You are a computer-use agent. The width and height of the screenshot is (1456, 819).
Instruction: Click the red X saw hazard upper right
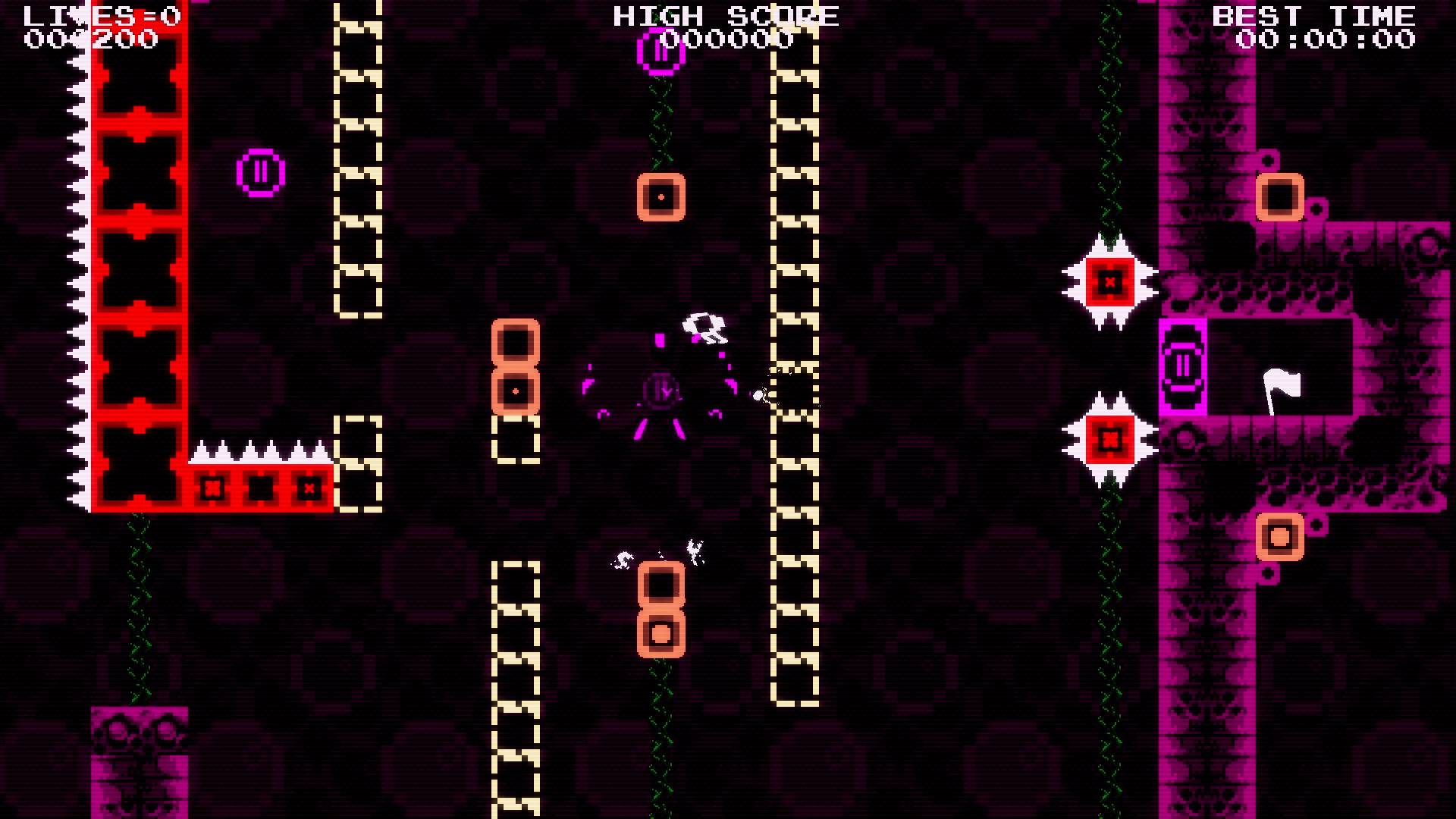(1109, 282)
